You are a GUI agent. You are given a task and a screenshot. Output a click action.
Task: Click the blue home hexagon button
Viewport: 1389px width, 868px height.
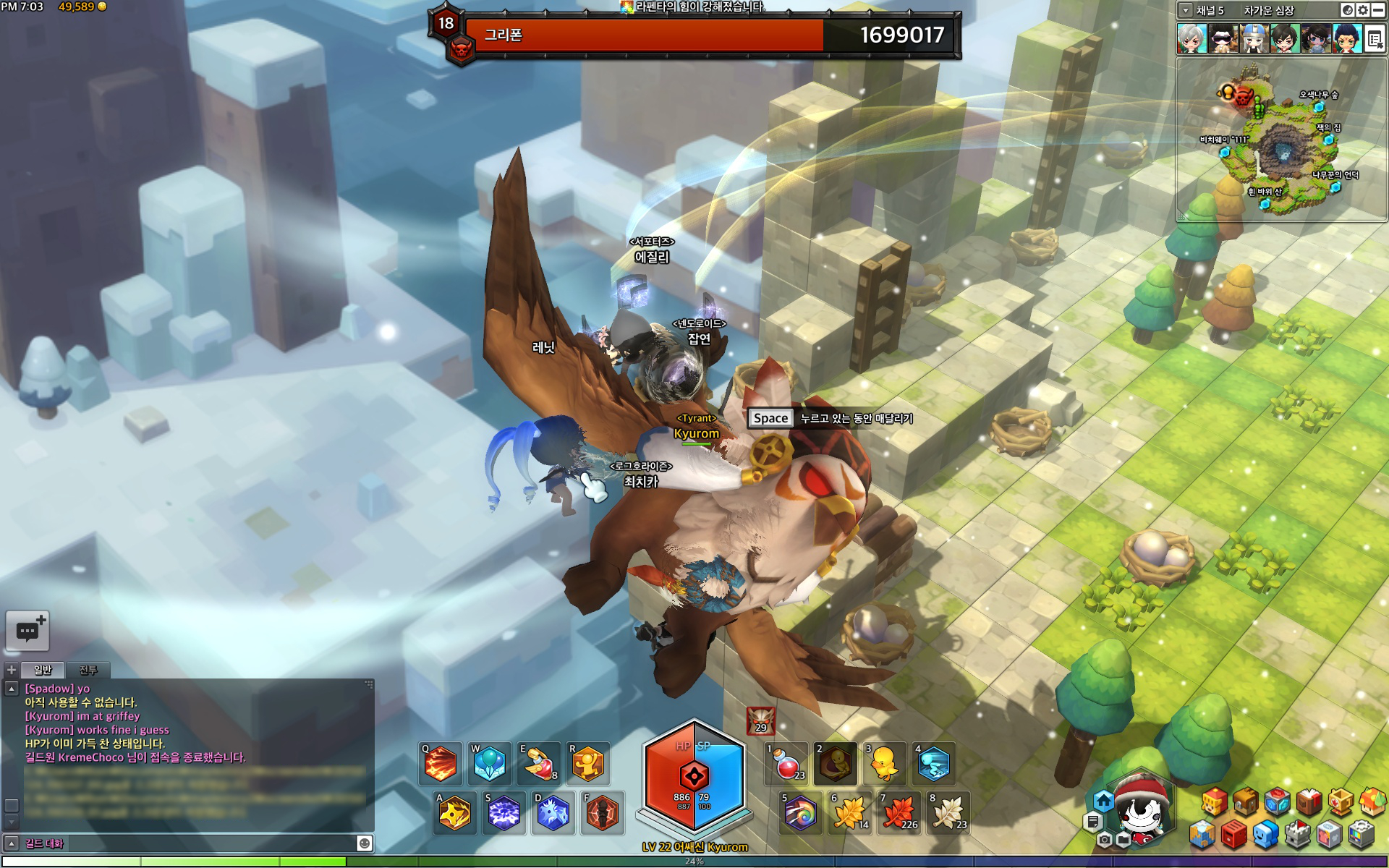point(1103,801)
